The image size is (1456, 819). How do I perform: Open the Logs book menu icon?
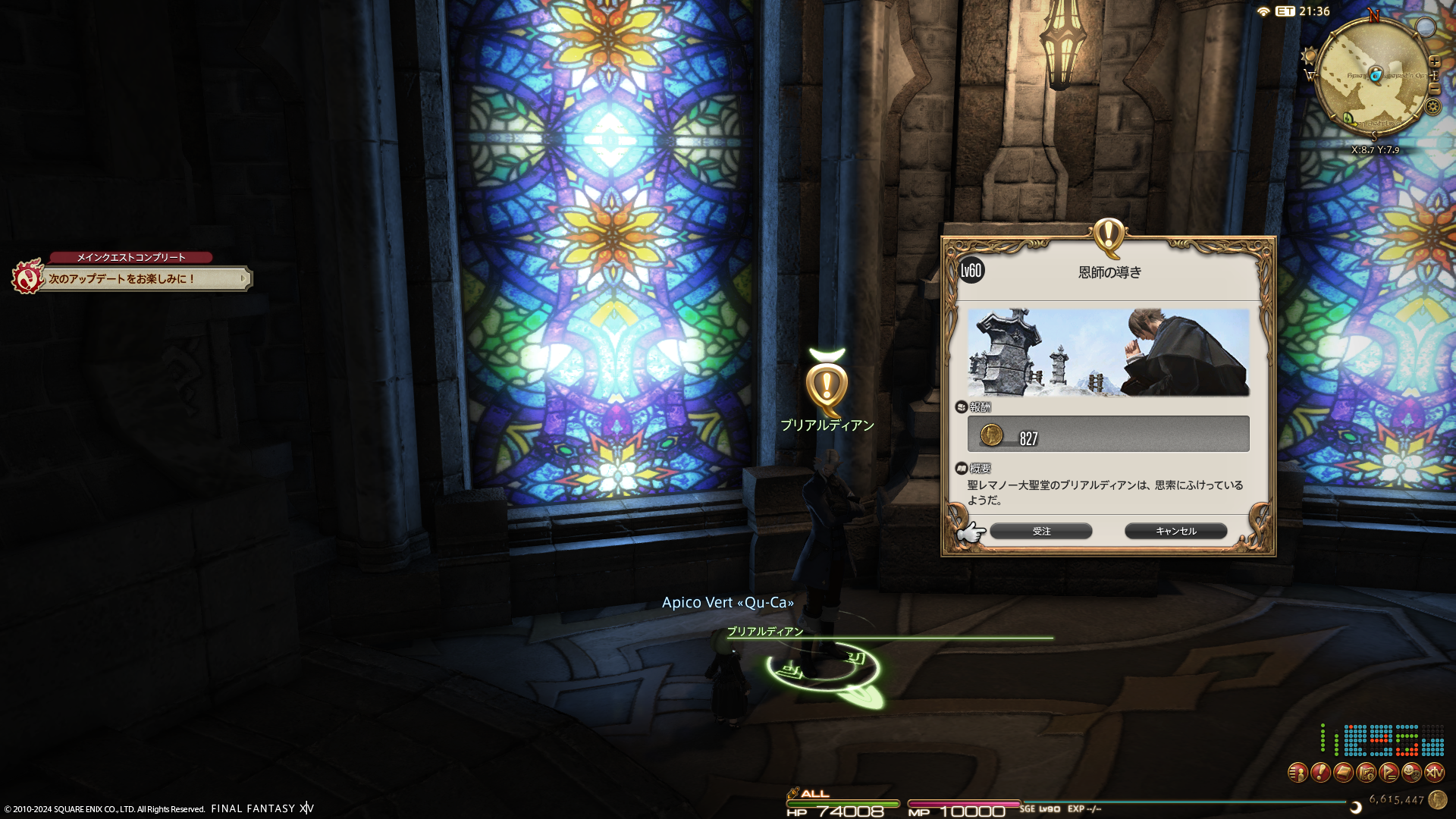point(1343,773)
